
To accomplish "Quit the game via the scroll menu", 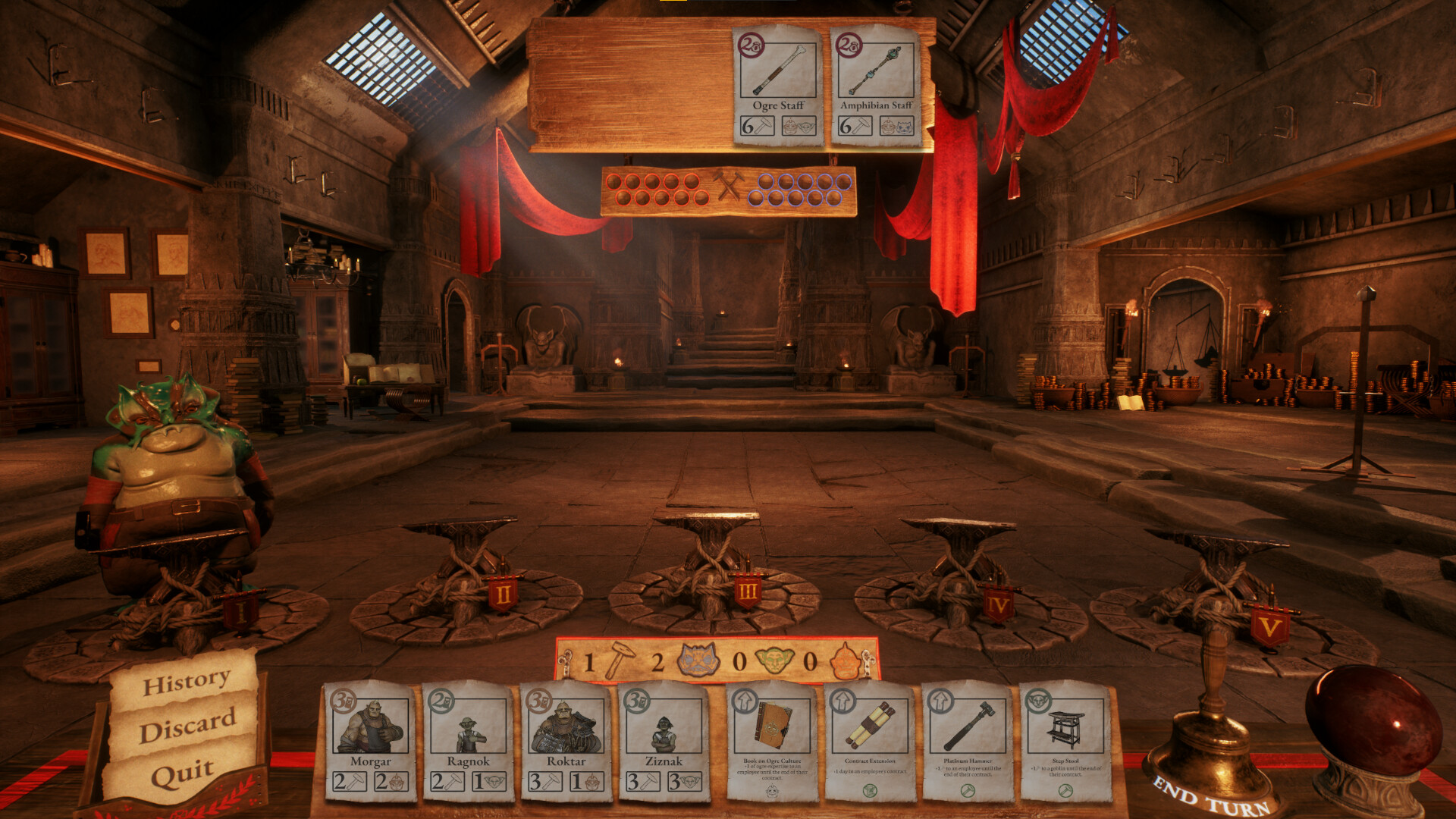I will (181, 774).
